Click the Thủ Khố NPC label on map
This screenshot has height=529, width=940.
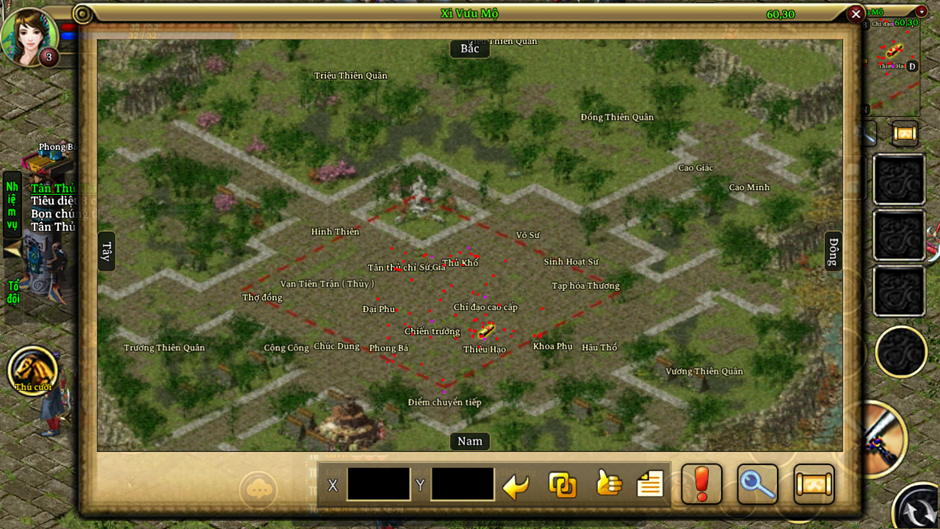click(x=460, y=263)
